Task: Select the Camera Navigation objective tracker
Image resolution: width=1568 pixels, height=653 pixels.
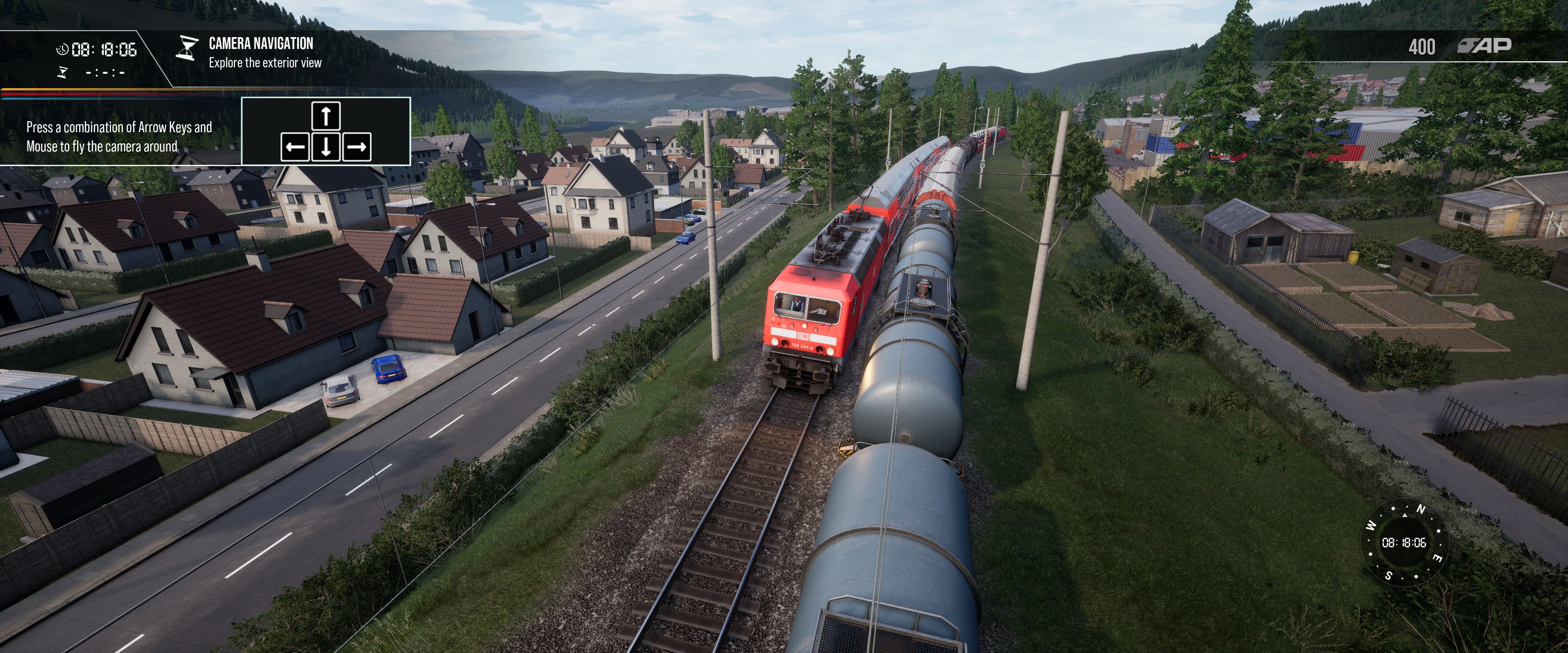Action: pyautogui.click(x=260, y=52)
